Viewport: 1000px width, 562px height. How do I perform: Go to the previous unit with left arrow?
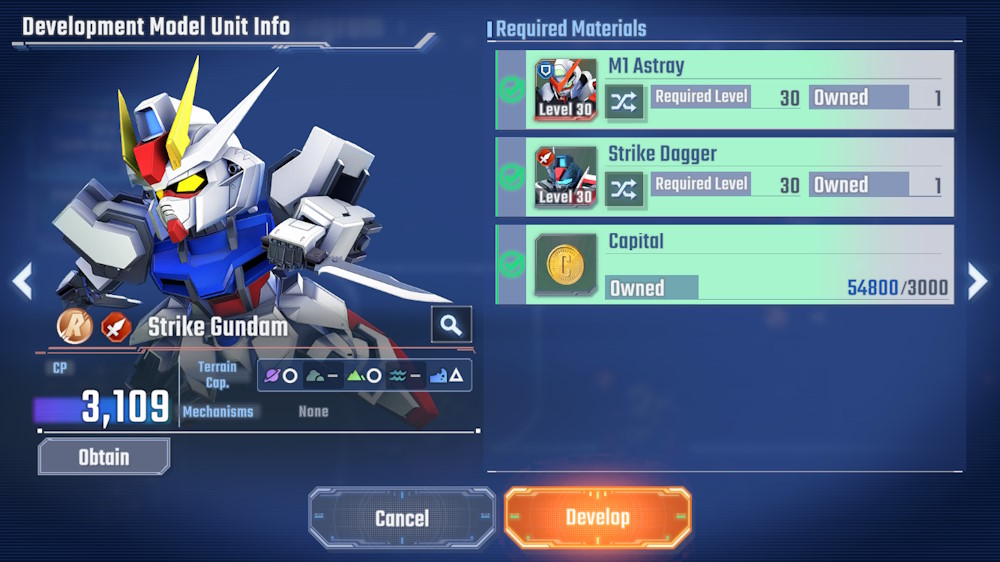(x=22, y=281)
